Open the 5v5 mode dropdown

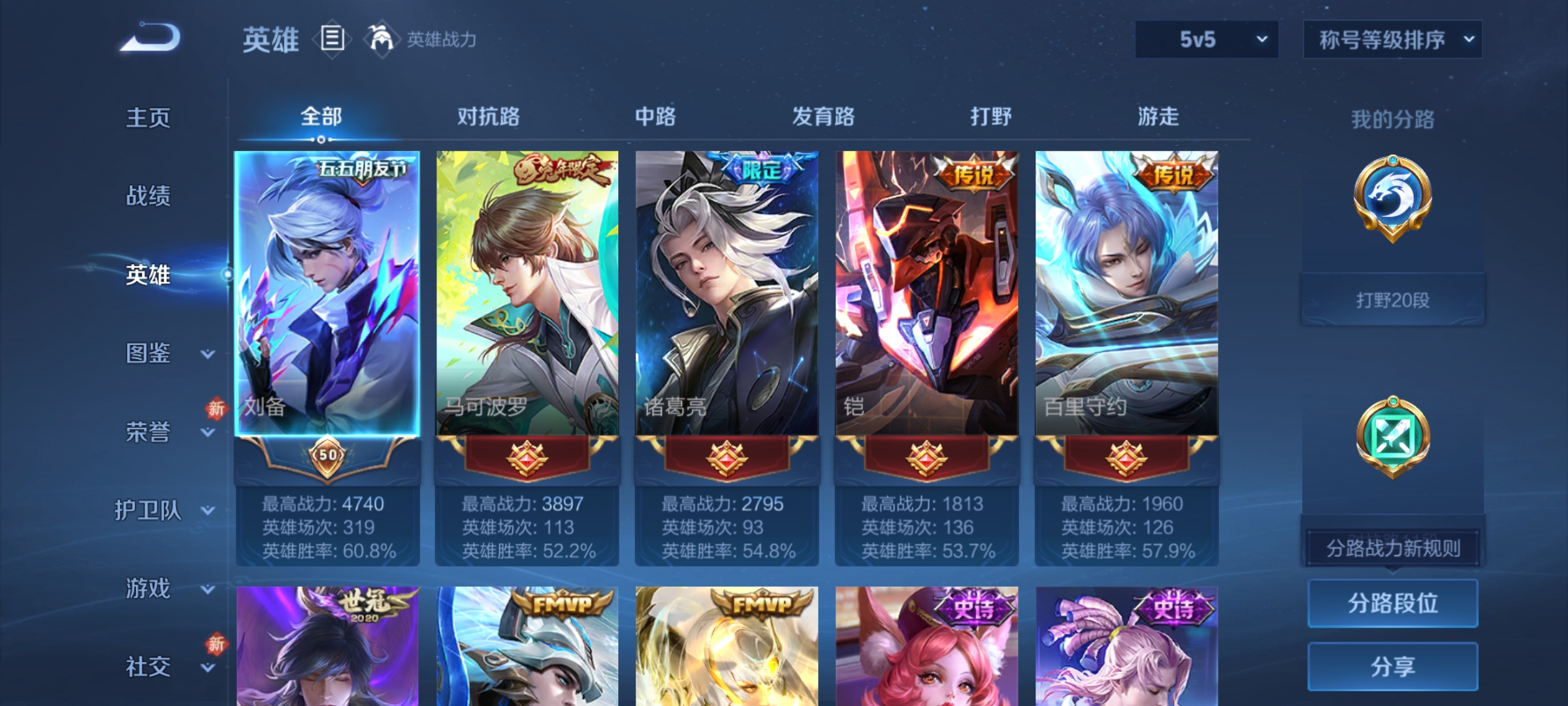(x=1205, y=39)
